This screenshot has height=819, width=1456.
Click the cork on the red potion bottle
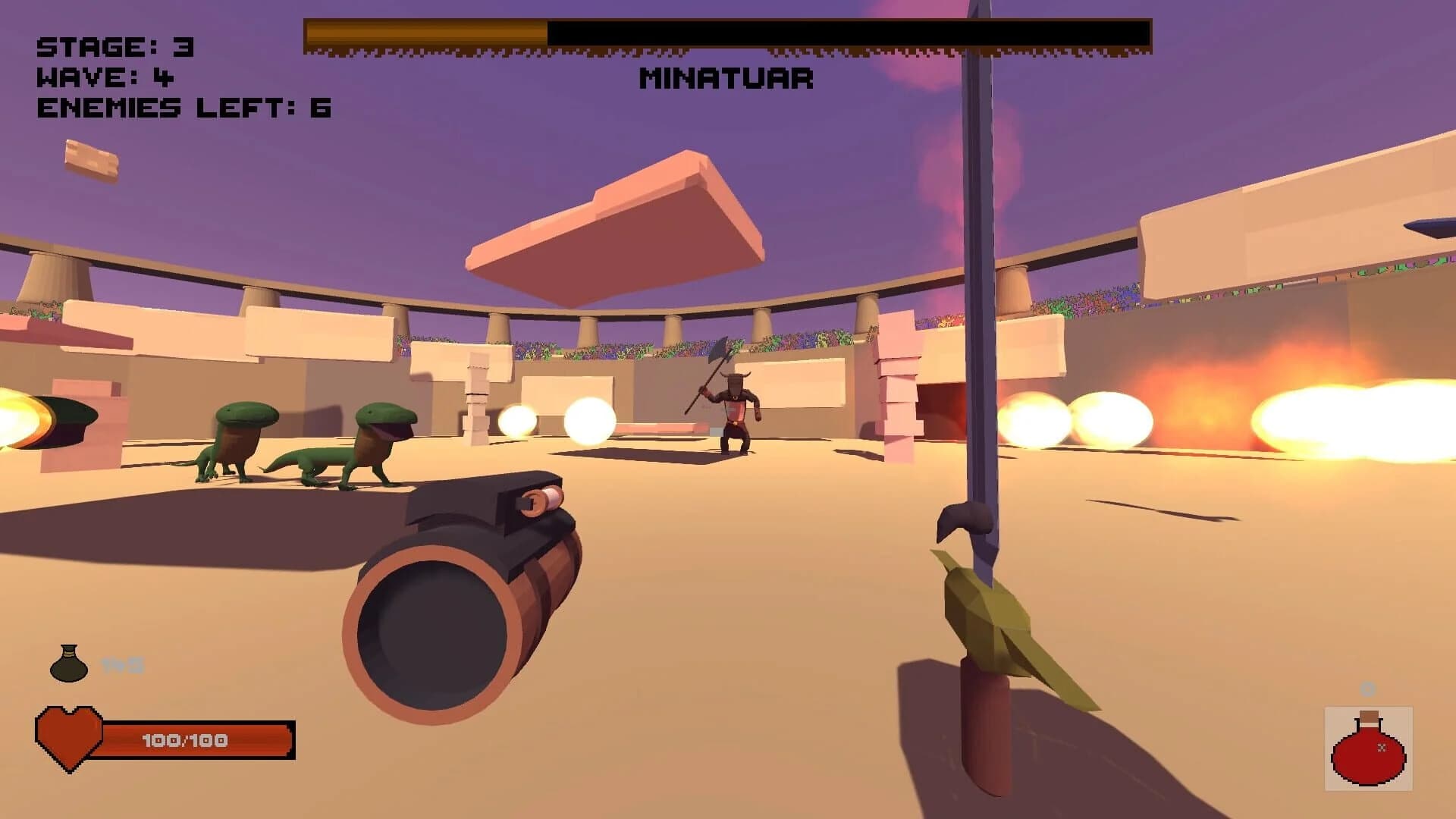[1370, 717]
